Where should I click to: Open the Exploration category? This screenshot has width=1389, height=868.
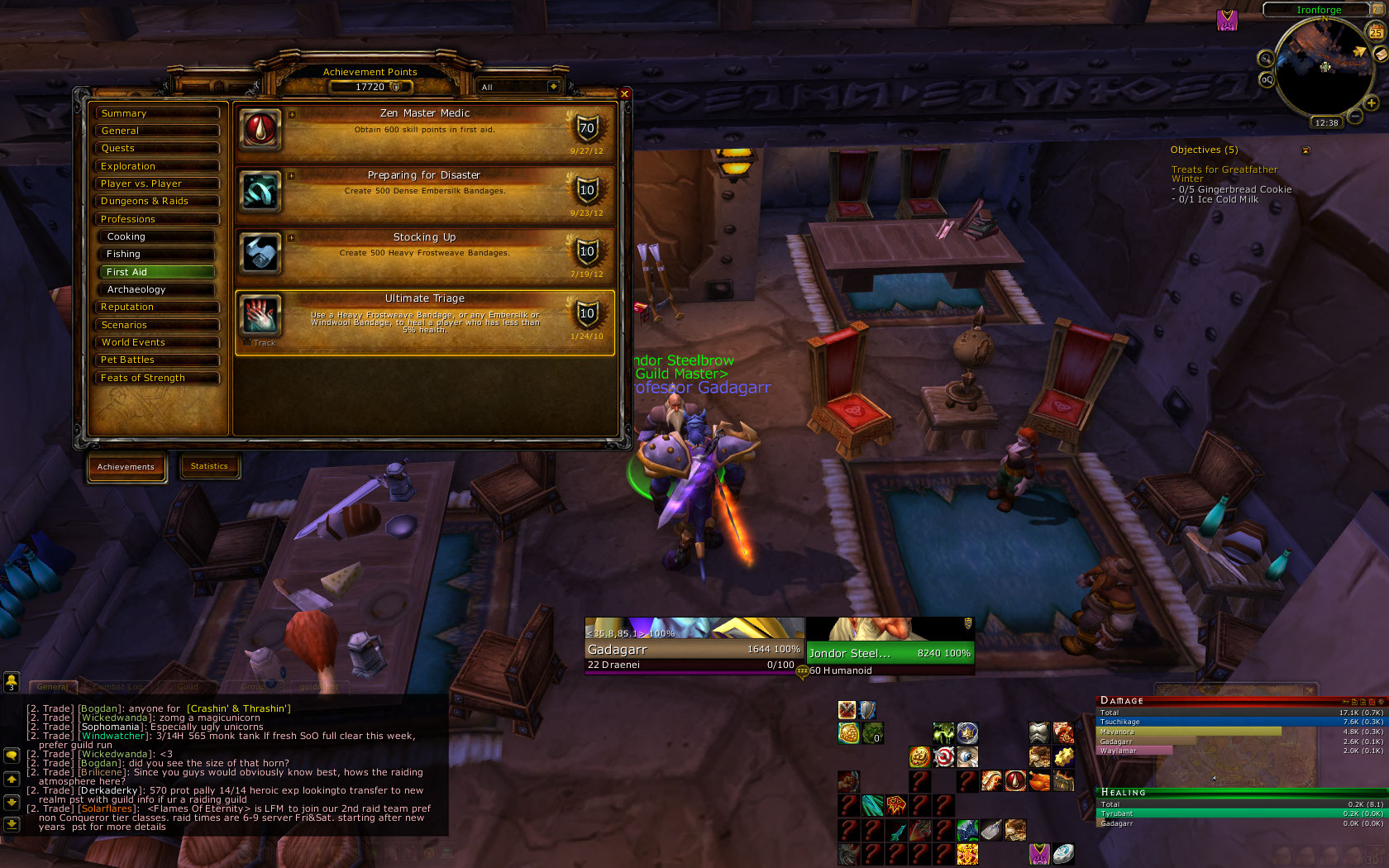click(157, 166)
